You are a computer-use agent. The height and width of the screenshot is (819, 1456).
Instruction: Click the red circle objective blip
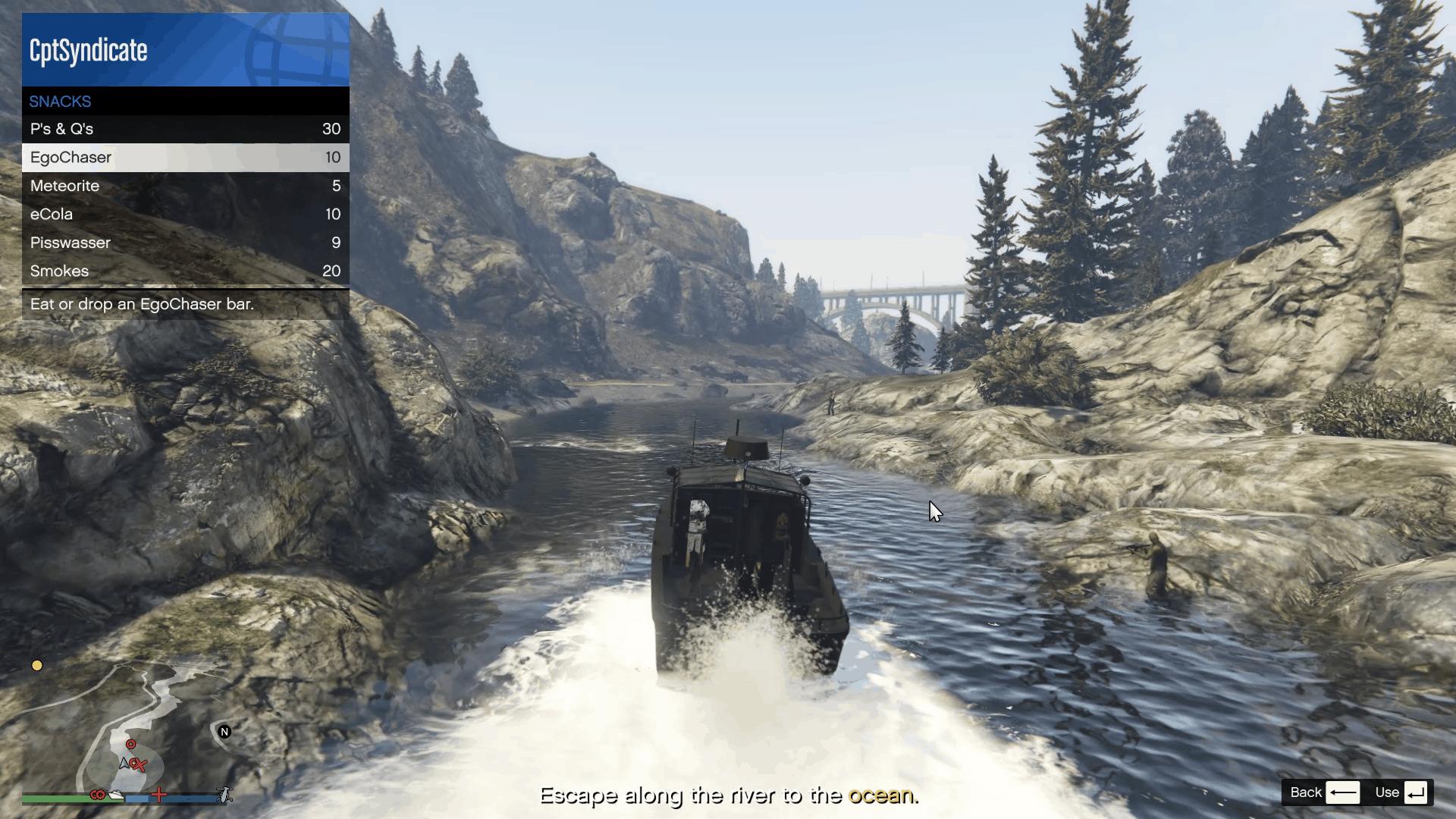pyautogui.click(x=131, y=744)
